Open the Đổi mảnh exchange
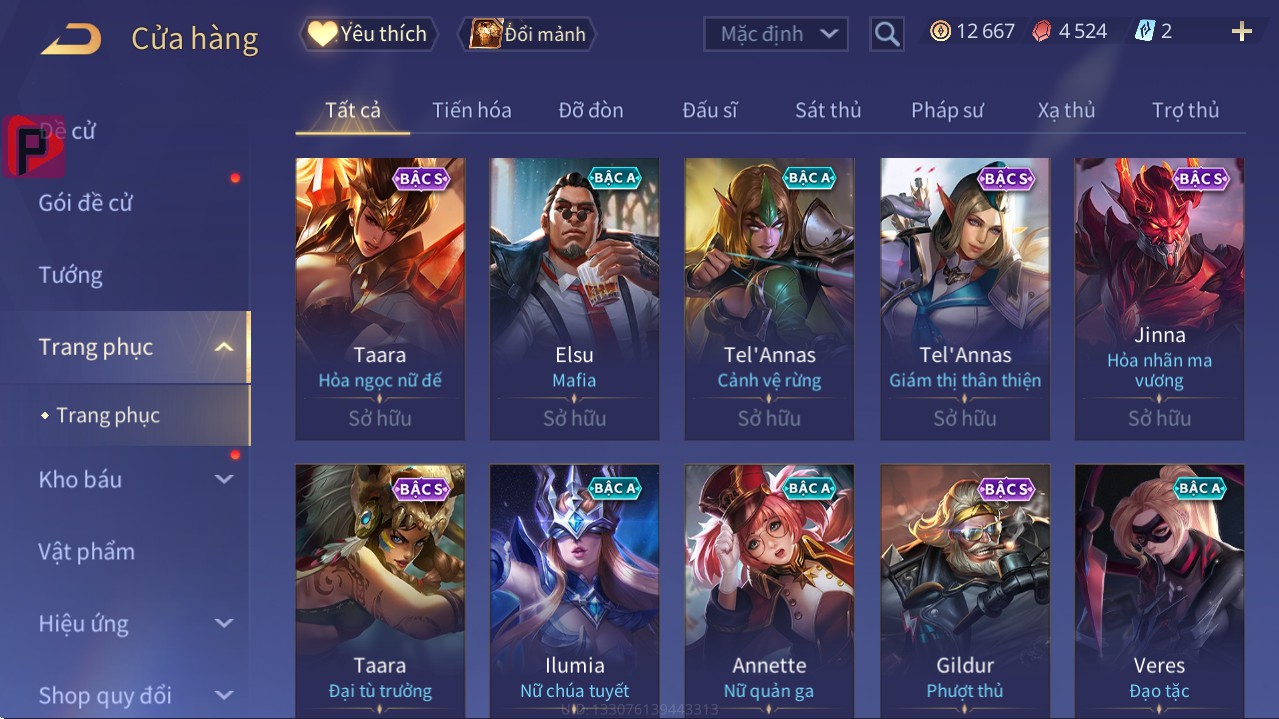The height and width of the screenshot is (719, 1279). [x=527, y=34]
